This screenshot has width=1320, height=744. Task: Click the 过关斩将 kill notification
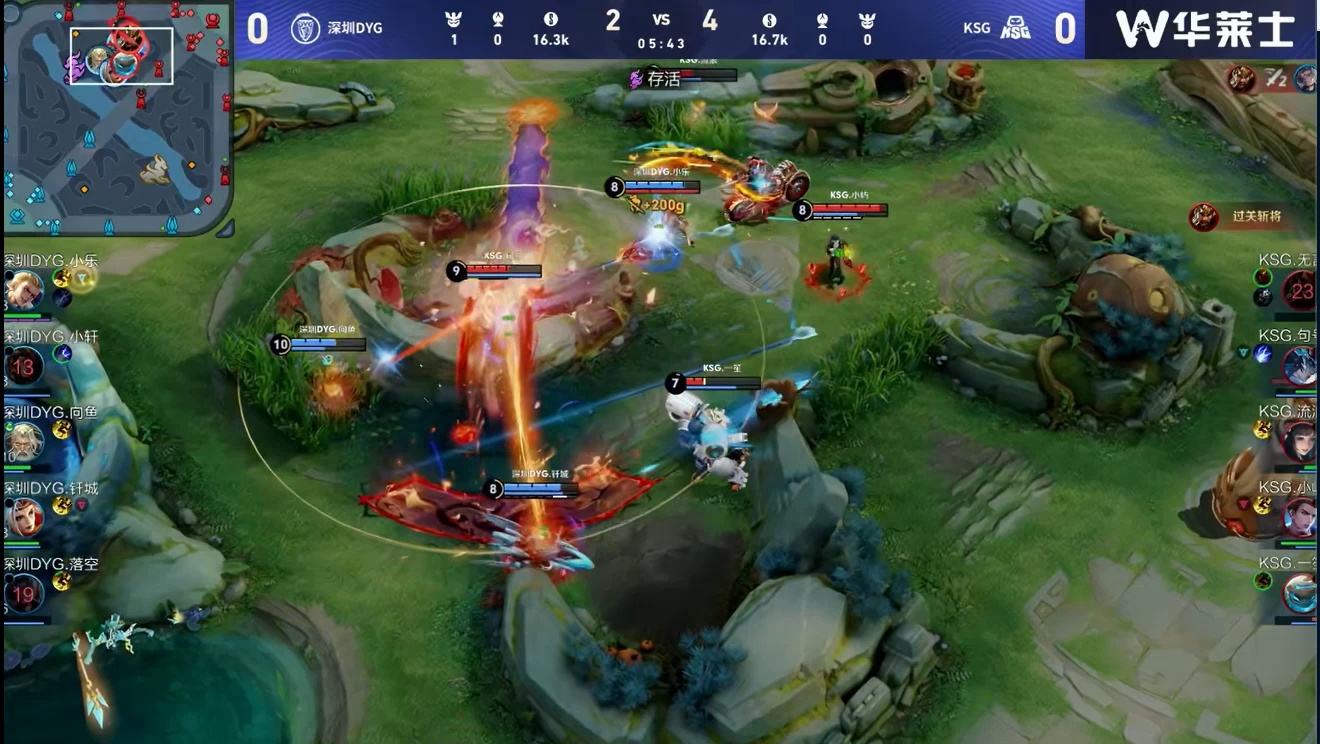coord(1241,216)
